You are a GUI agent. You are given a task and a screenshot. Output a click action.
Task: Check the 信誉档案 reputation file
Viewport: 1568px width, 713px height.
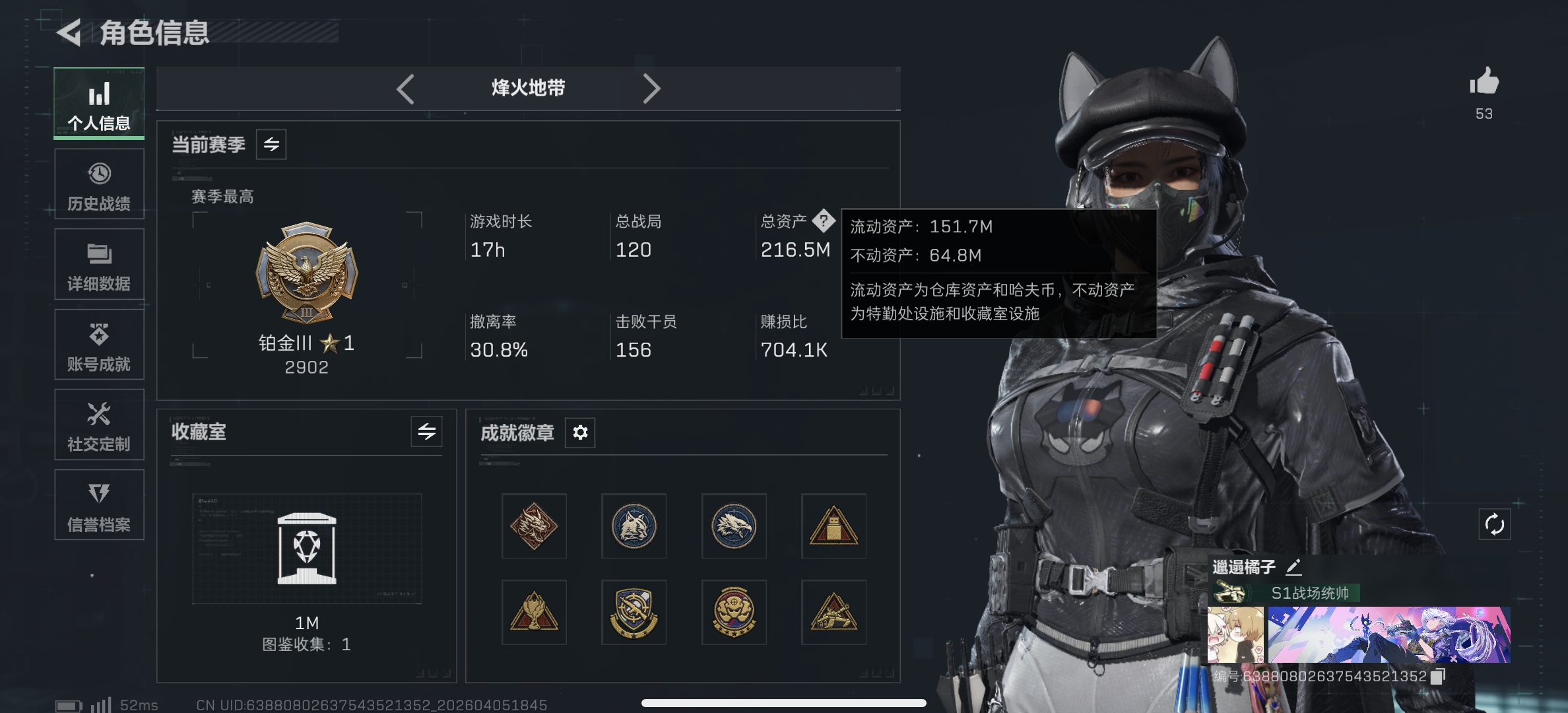click(x=99, y=505)
